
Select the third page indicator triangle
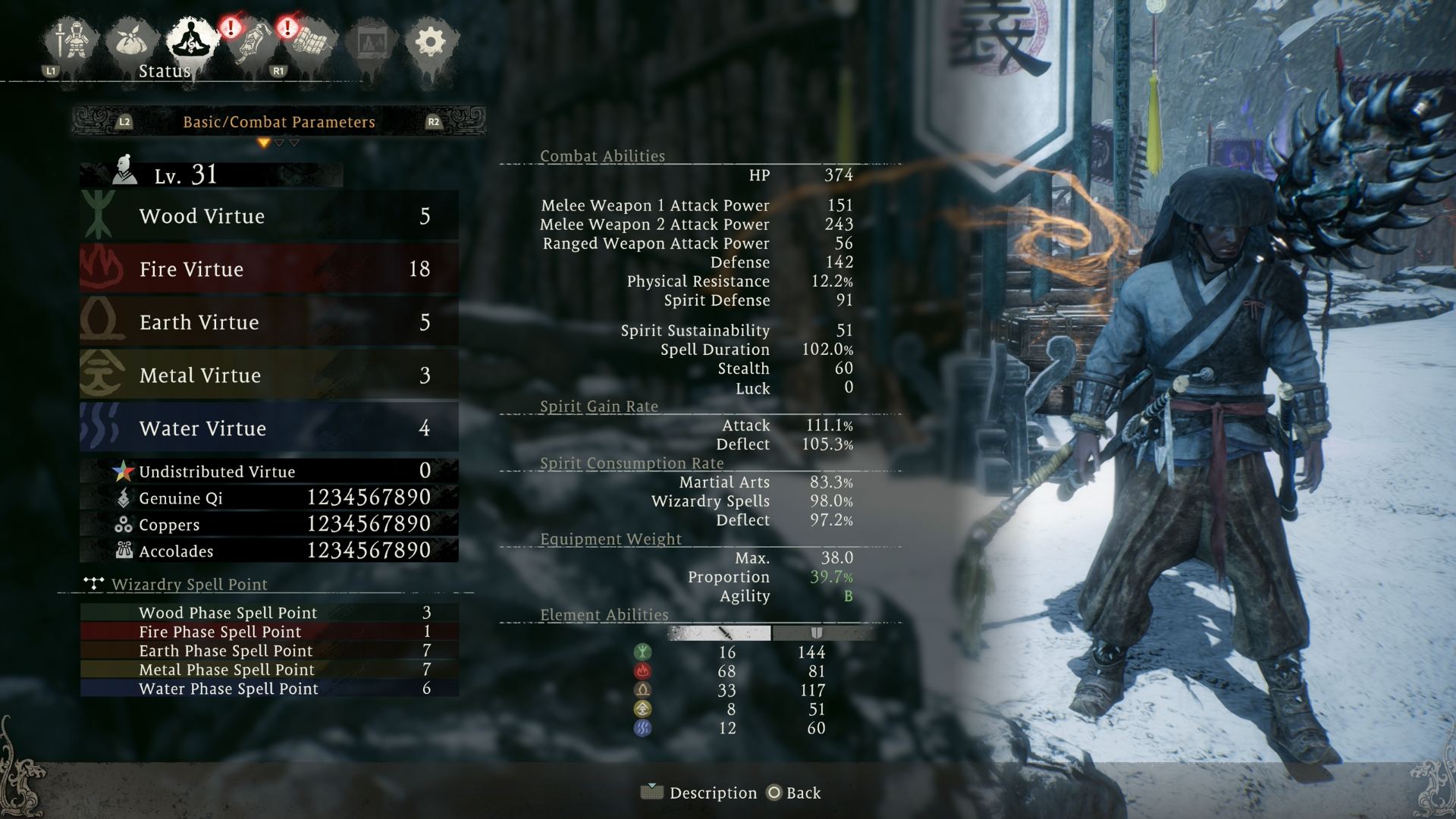294,143
